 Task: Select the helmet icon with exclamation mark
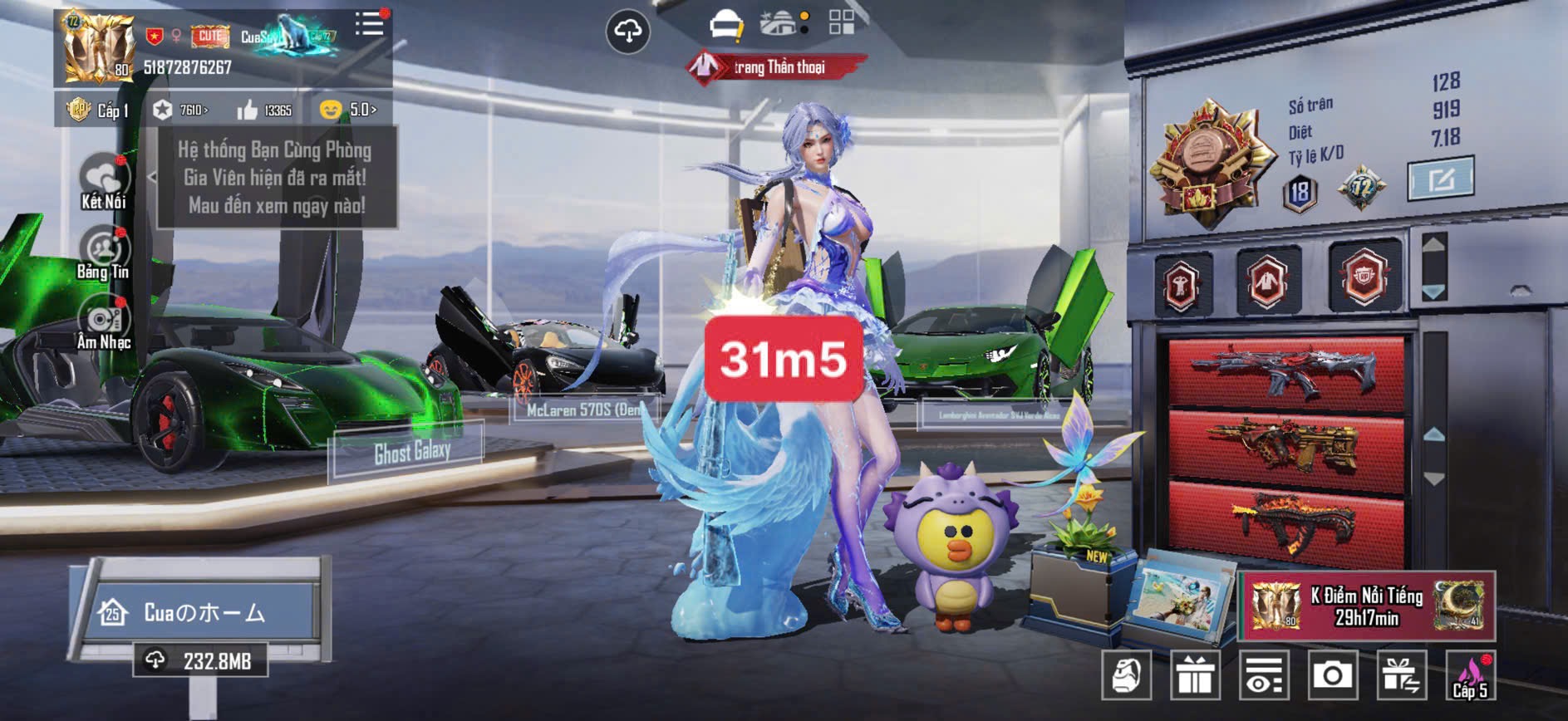[x=726, y=25]
